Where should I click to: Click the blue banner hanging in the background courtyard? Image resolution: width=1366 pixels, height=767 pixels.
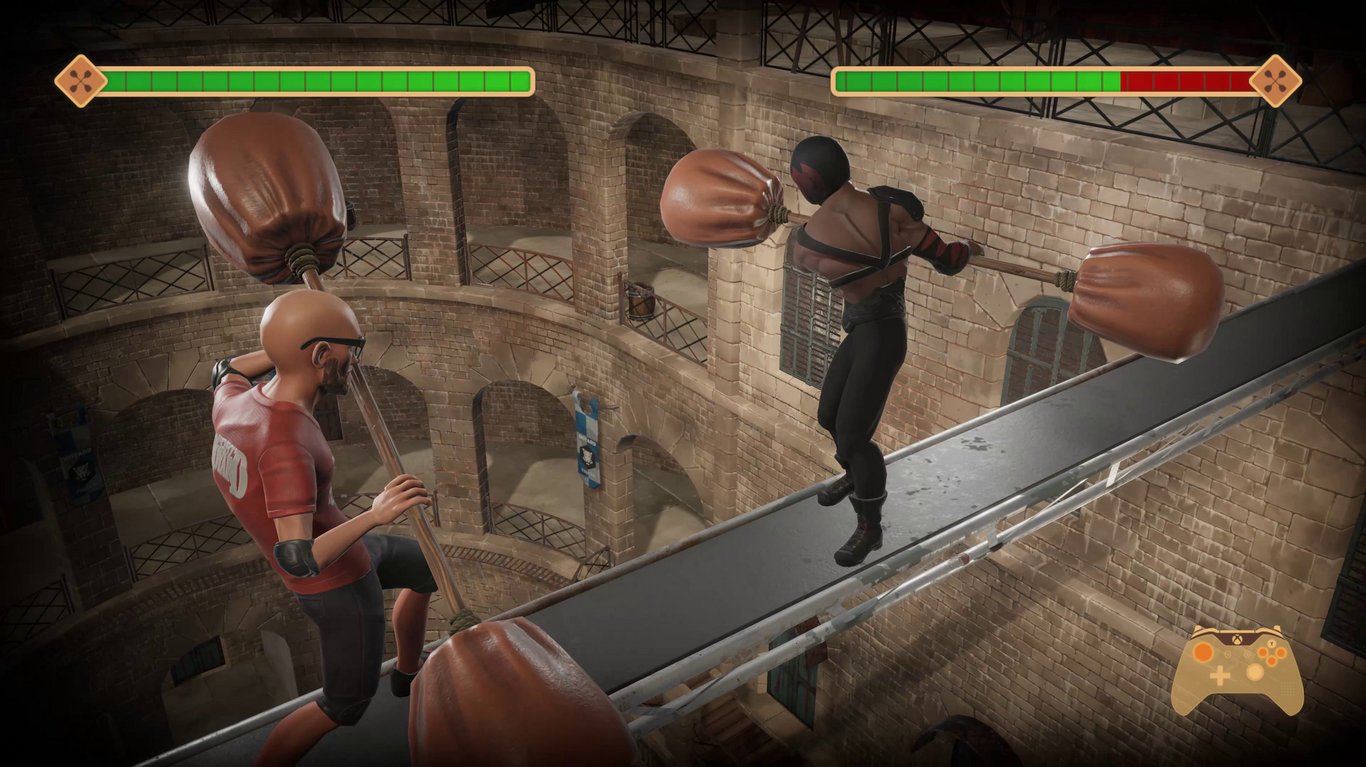click(x=585, y=440)
